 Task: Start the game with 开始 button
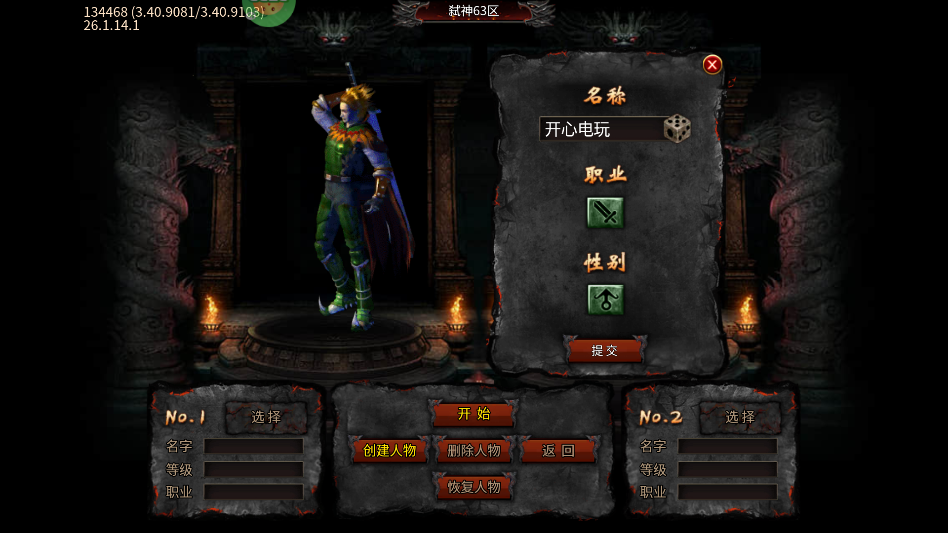474,414
